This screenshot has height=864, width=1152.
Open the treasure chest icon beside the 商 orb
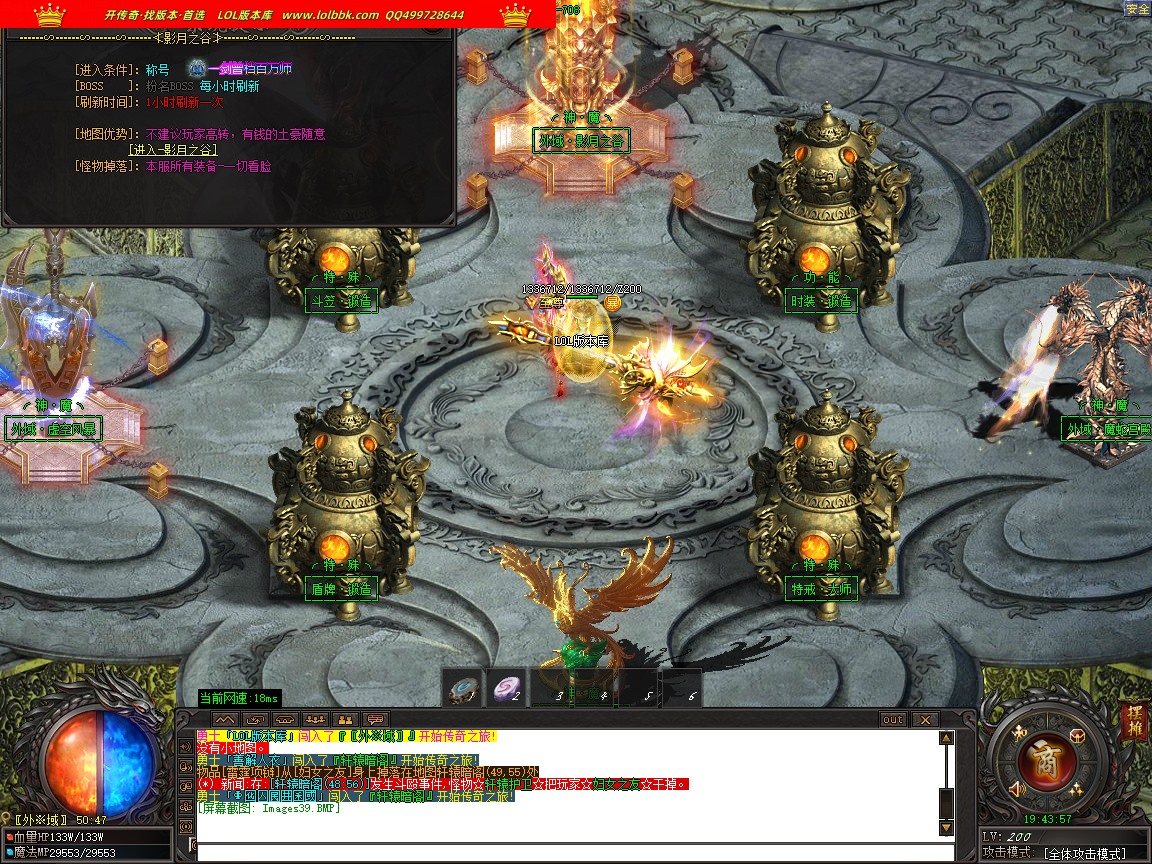1079,735
